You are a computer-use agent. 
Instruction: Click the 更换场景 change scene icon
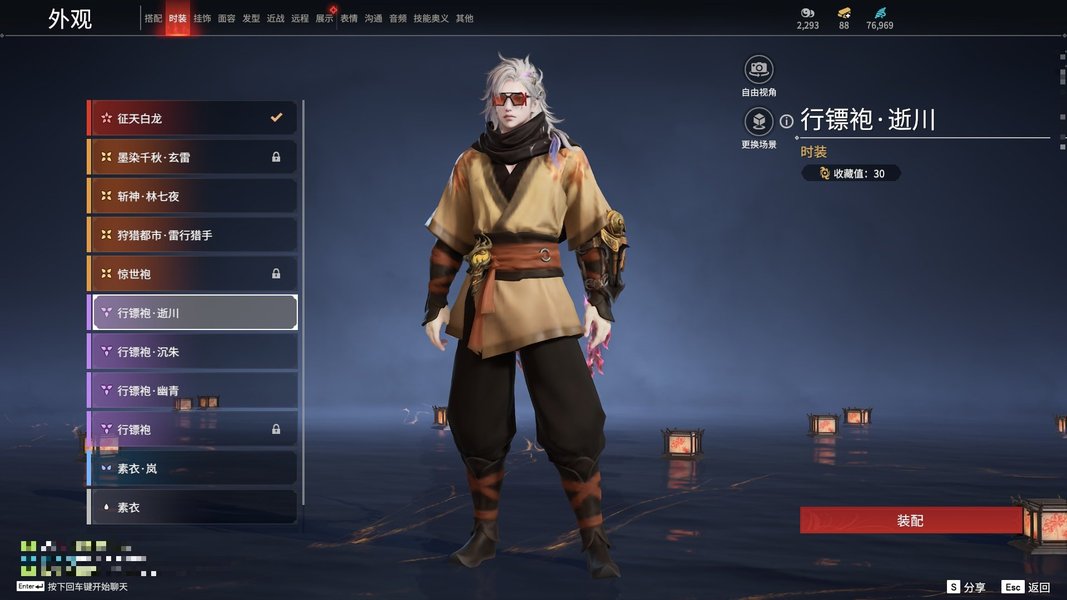point(759,122)
